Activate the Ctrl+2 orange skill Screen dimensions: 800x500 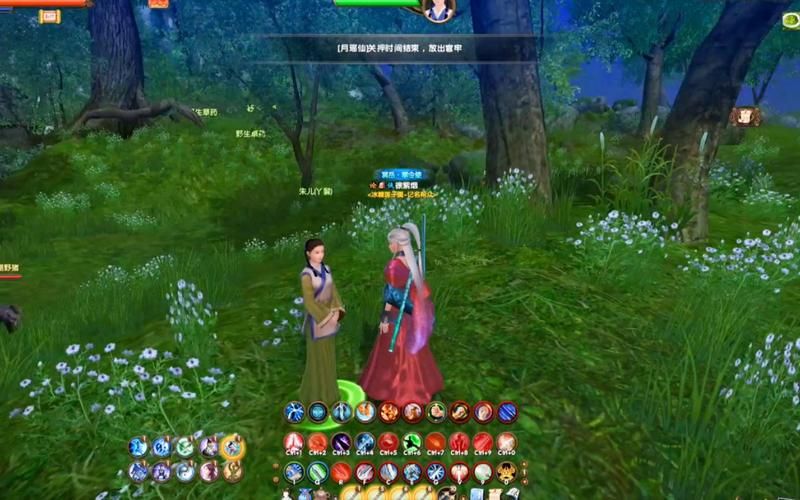[317, 442]
